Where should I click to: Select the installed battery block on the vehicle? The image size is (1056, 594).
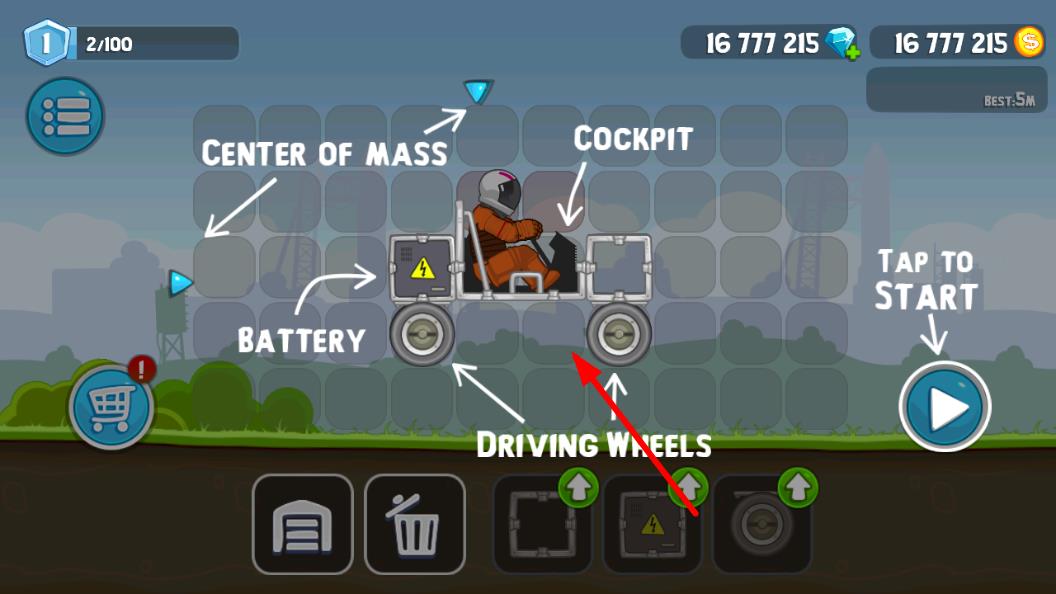(x=422, y=266)
